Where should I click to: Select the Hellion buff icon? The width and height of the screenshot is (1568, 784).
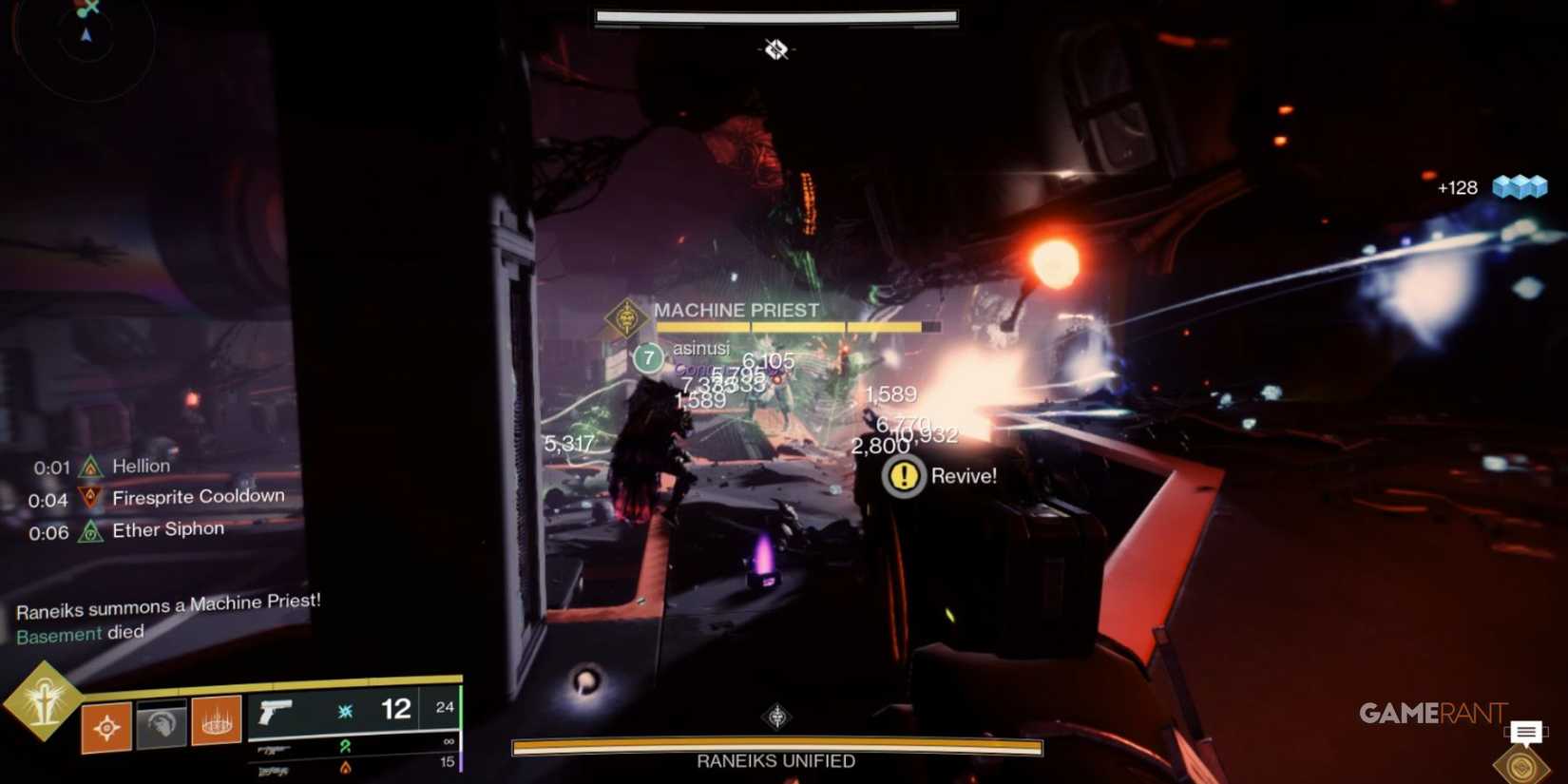(x=88, y=466)
